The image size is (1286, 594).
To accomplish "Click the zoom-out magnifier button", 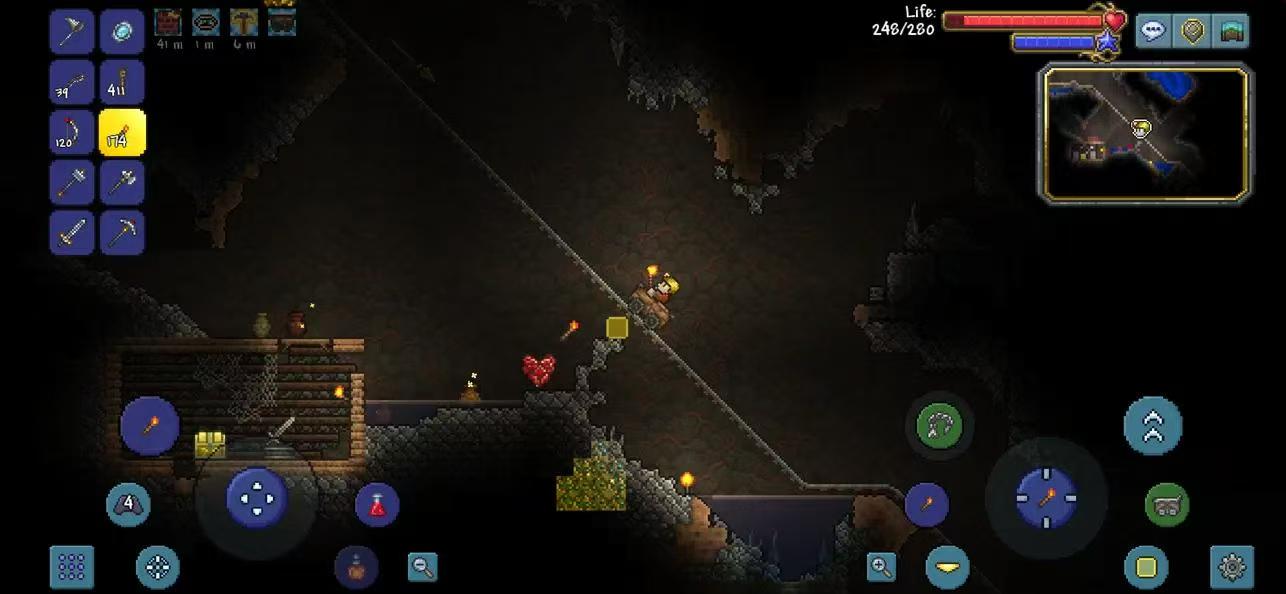I will (x=423, y=567).
